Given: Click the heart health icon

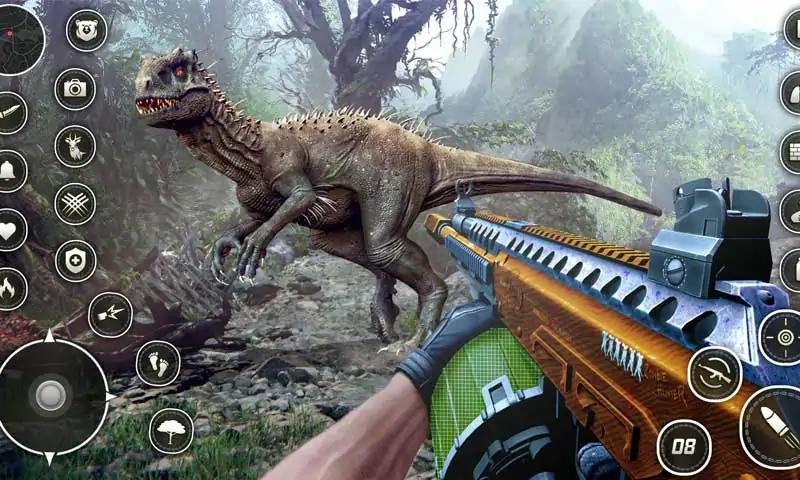Looking at the screenshot, I should [x=8, y=230].
